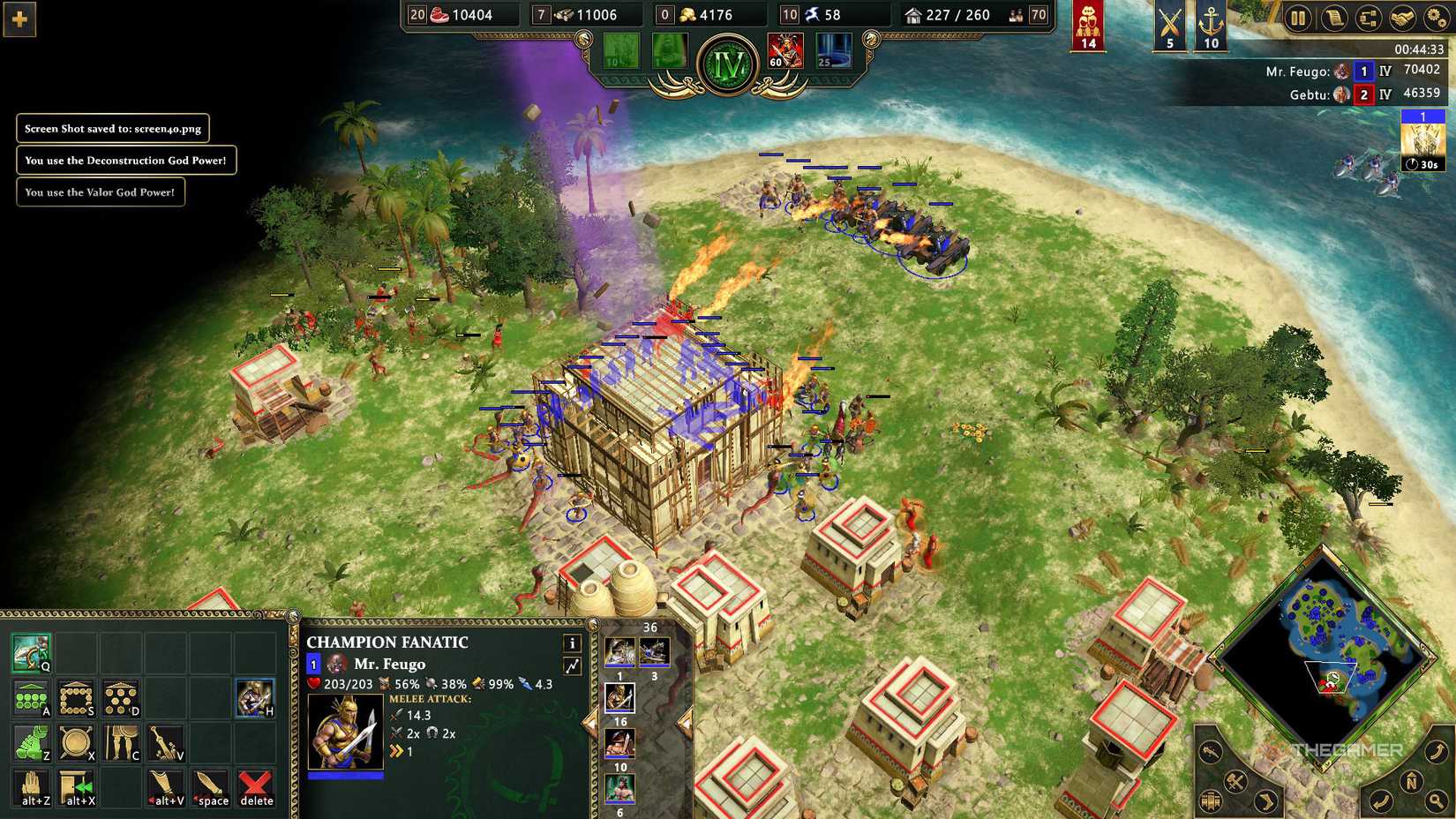Open the Champion Fanatic info with the i button
The image size is (1456, 819).
tap(572, 643)
